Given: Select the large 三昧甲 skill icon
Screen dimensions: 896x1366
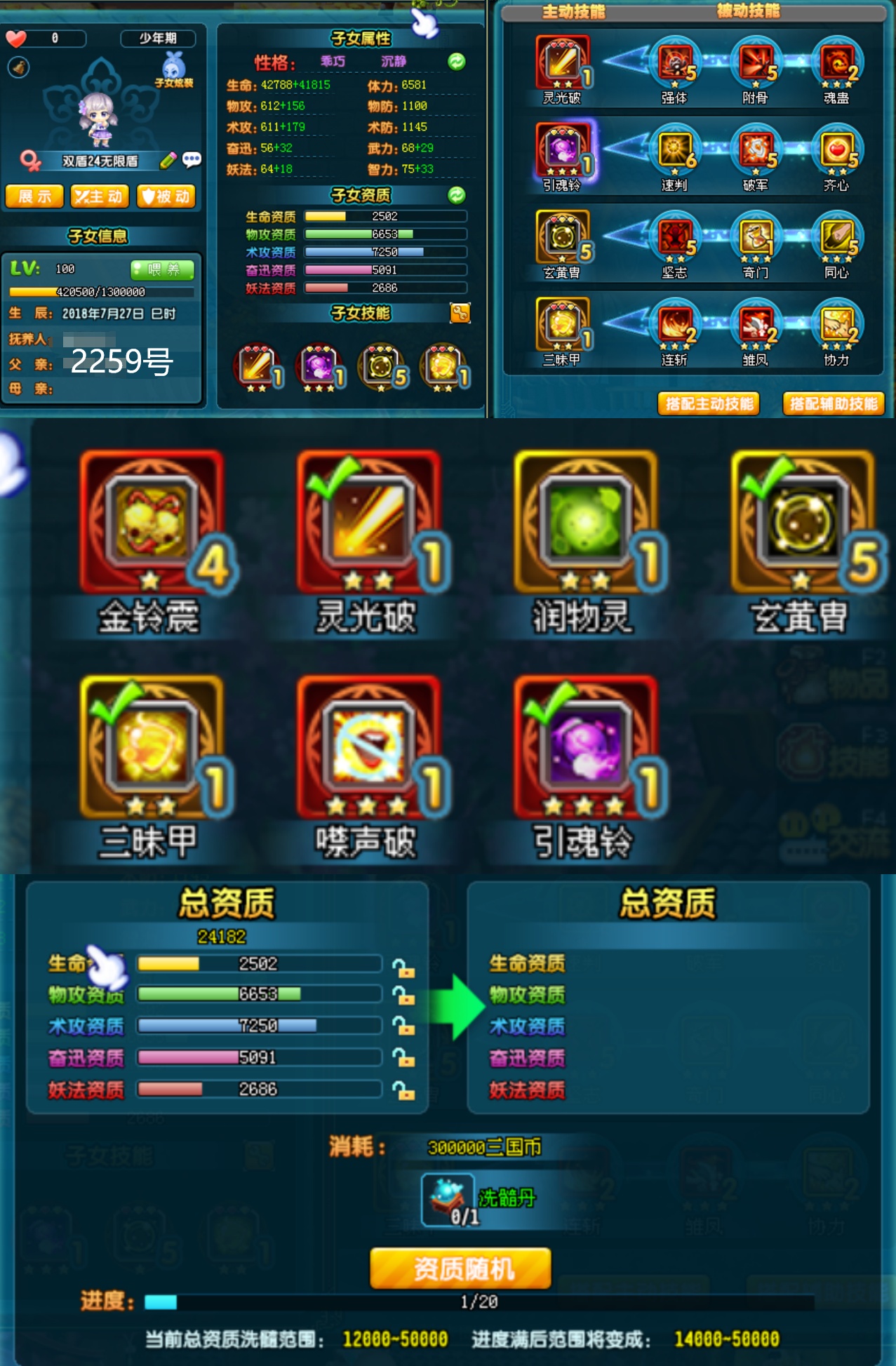Looking at the screenshot, I should coord(150,746).
